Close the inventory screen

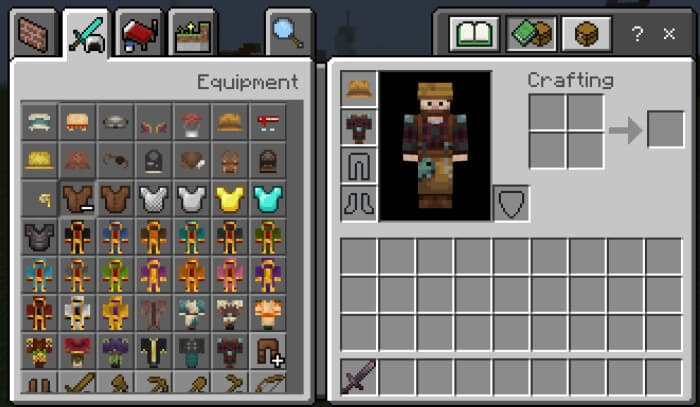coord(669,35)
